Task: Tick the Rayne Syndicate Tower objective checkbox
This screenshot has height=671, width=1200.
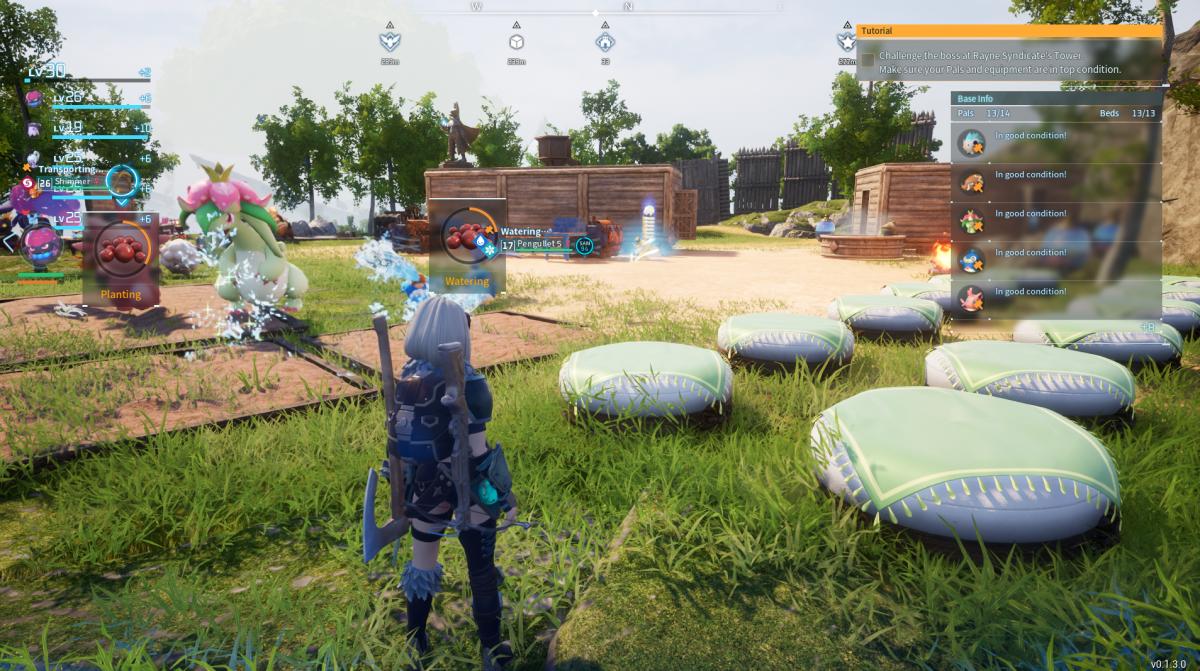Action: coord(867,60)
